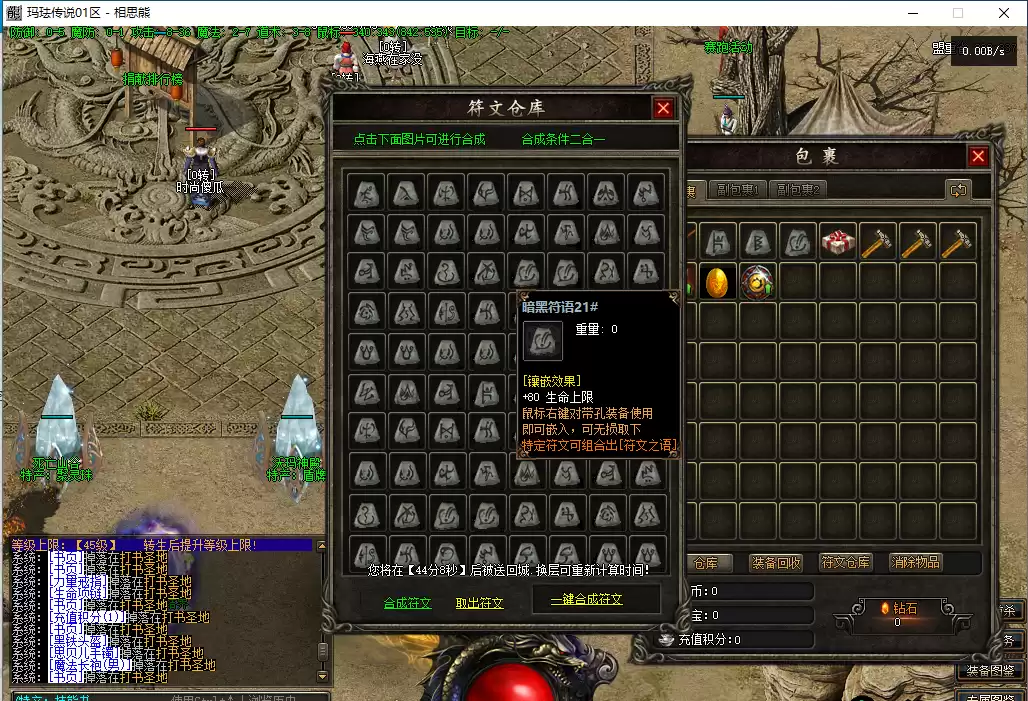Viewport: 1028px width, 701px height.
Task: Activate 一键合成符文 one-click combine
Action: point(587,600)
